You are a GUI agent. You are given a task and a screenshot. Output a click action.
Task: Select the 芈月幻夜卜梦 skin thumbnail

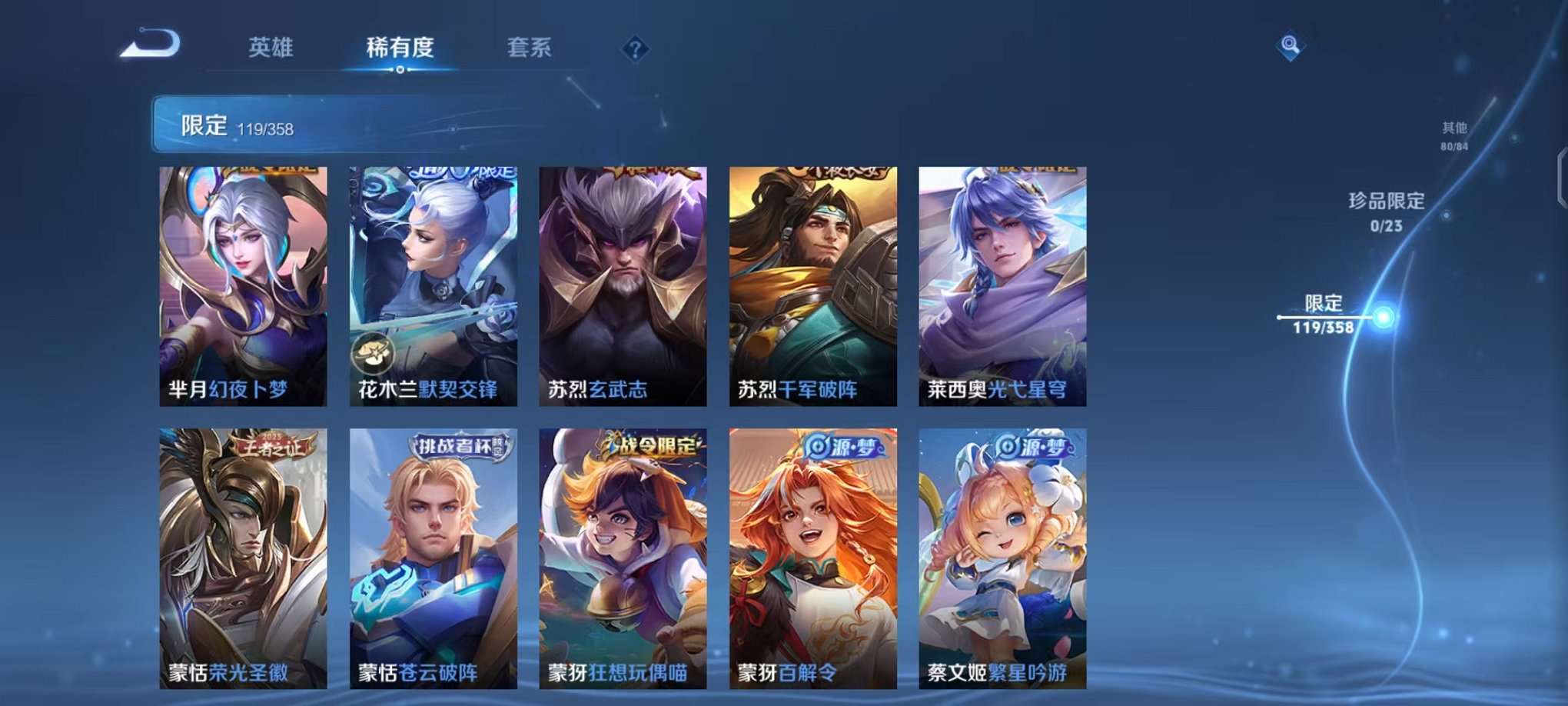[x=241, y=285]
